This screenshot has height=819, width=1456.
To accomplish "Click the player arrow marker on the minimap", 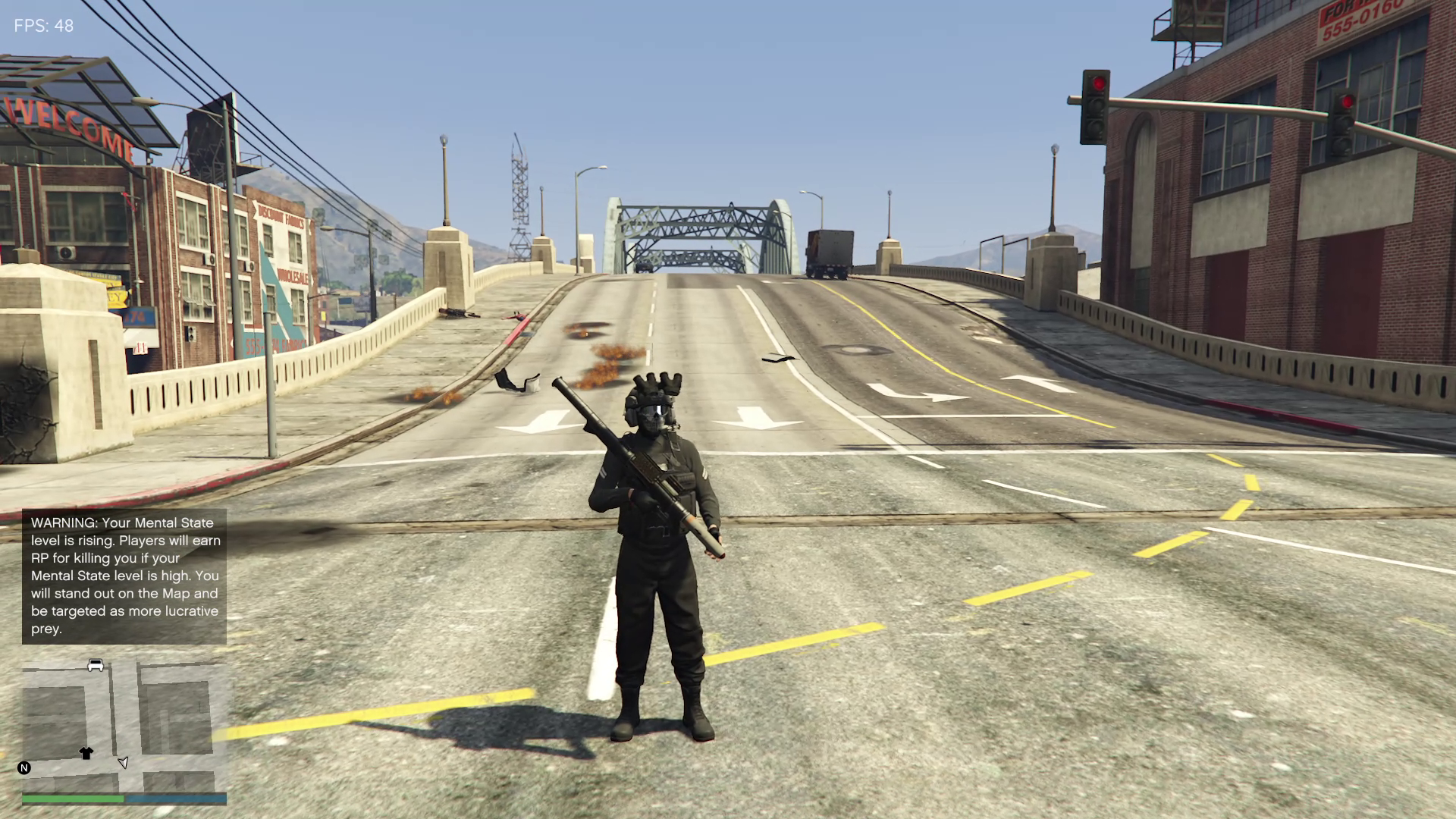I will coord(124,762).
